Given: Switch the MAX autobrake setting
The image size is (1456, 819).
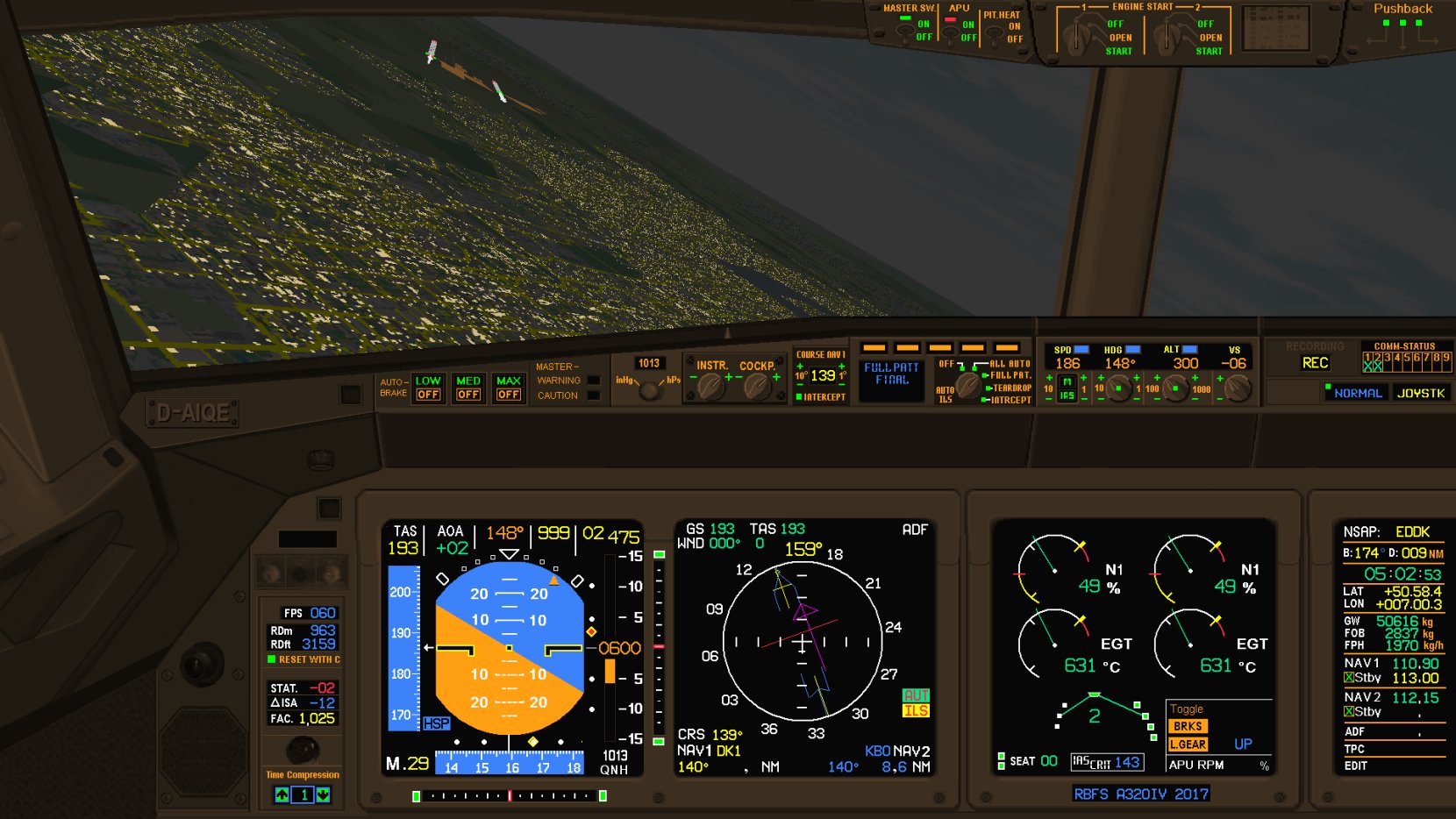Looking at the screenshot, I should pos(509,388).
